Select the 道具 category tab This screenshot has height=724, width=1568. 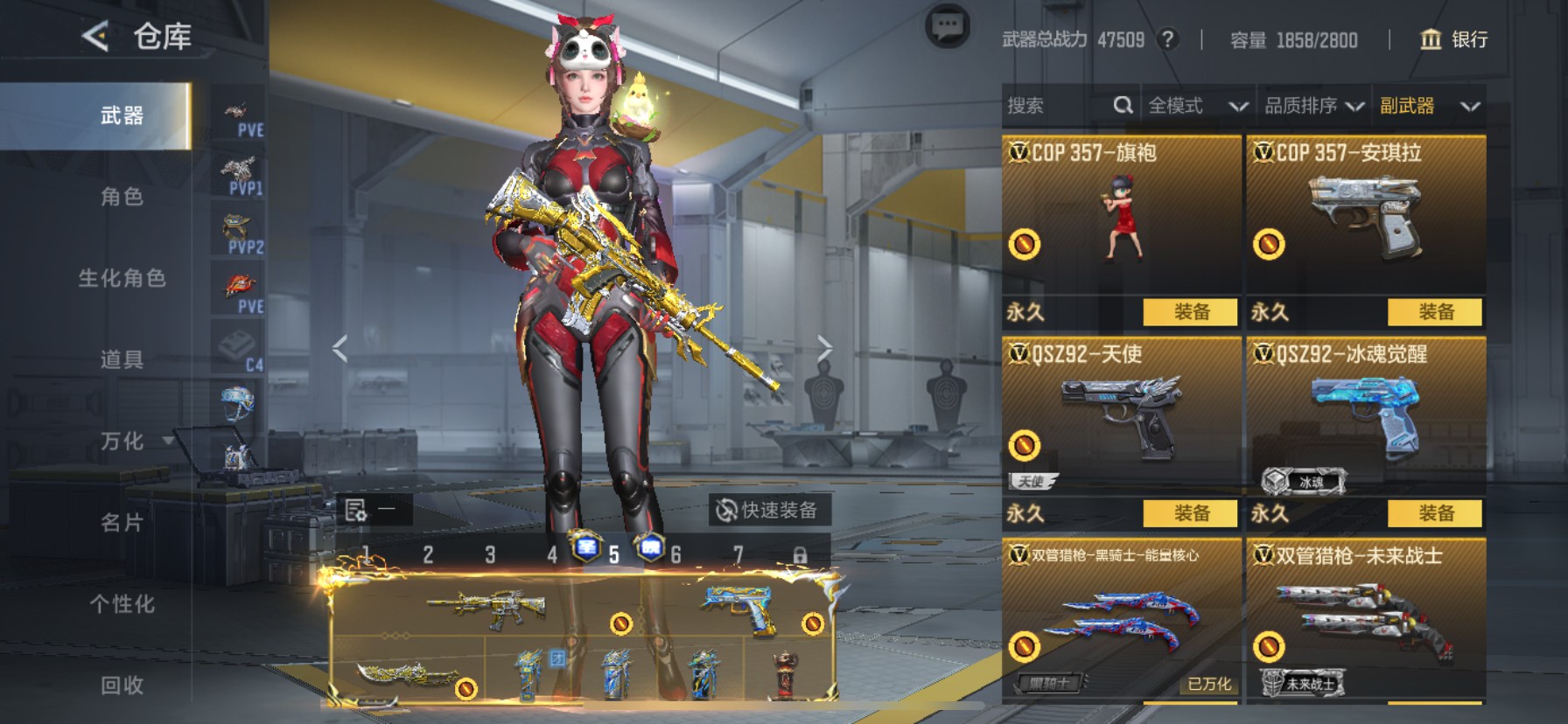pyautogui.click(x=122, y=359)
